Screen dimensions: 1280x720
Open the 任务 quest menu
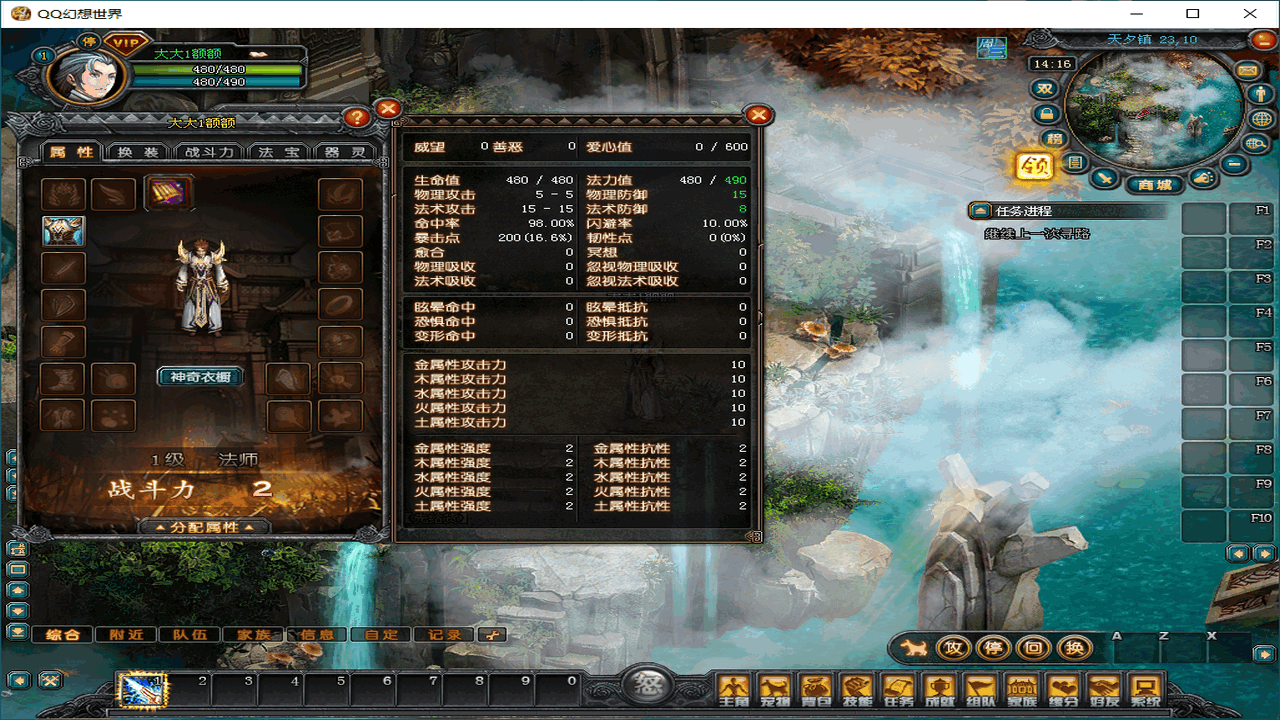tap(898, 689)
